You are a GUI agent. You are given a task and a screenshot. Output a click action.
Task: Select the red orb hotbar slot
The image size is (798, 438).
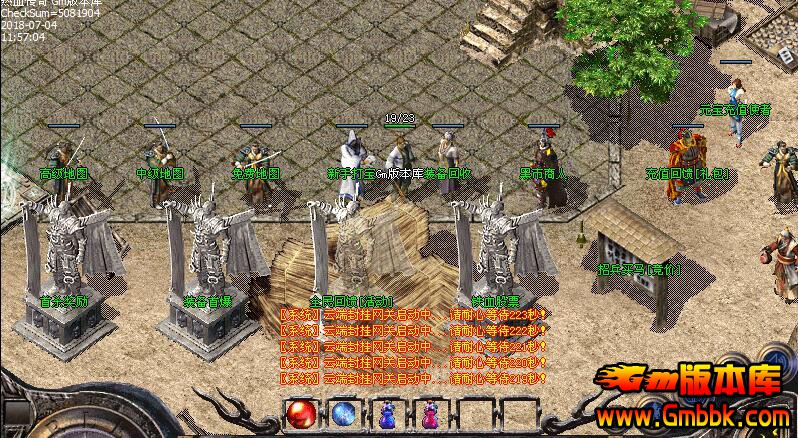[299, 413]
